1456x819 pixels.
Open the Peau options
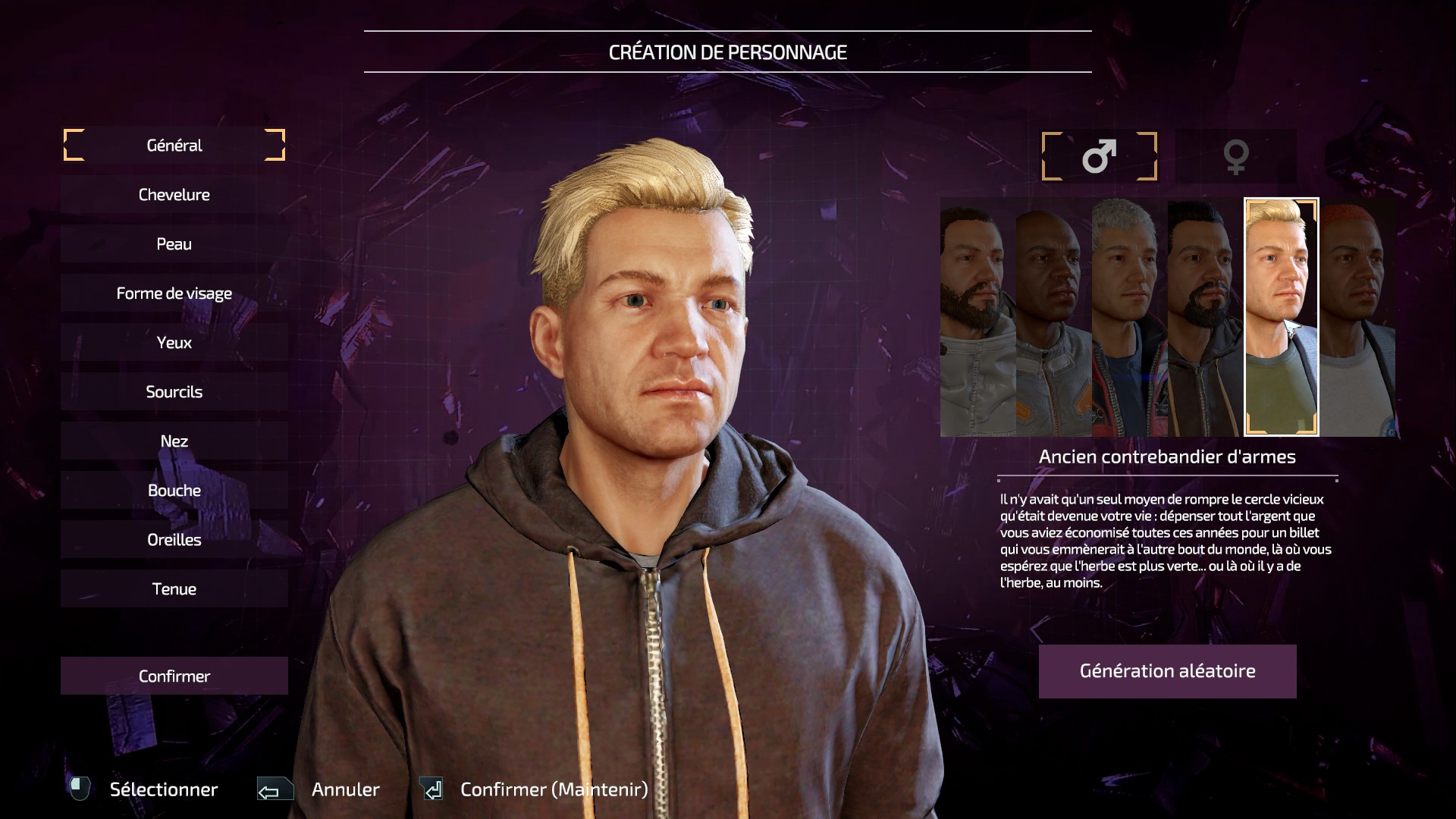pyautogui.click(x=174, y=244)
